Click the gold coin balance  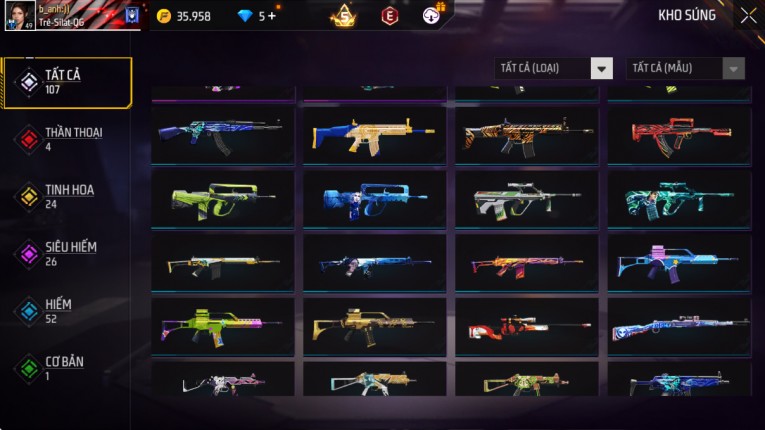click(184, 16)
